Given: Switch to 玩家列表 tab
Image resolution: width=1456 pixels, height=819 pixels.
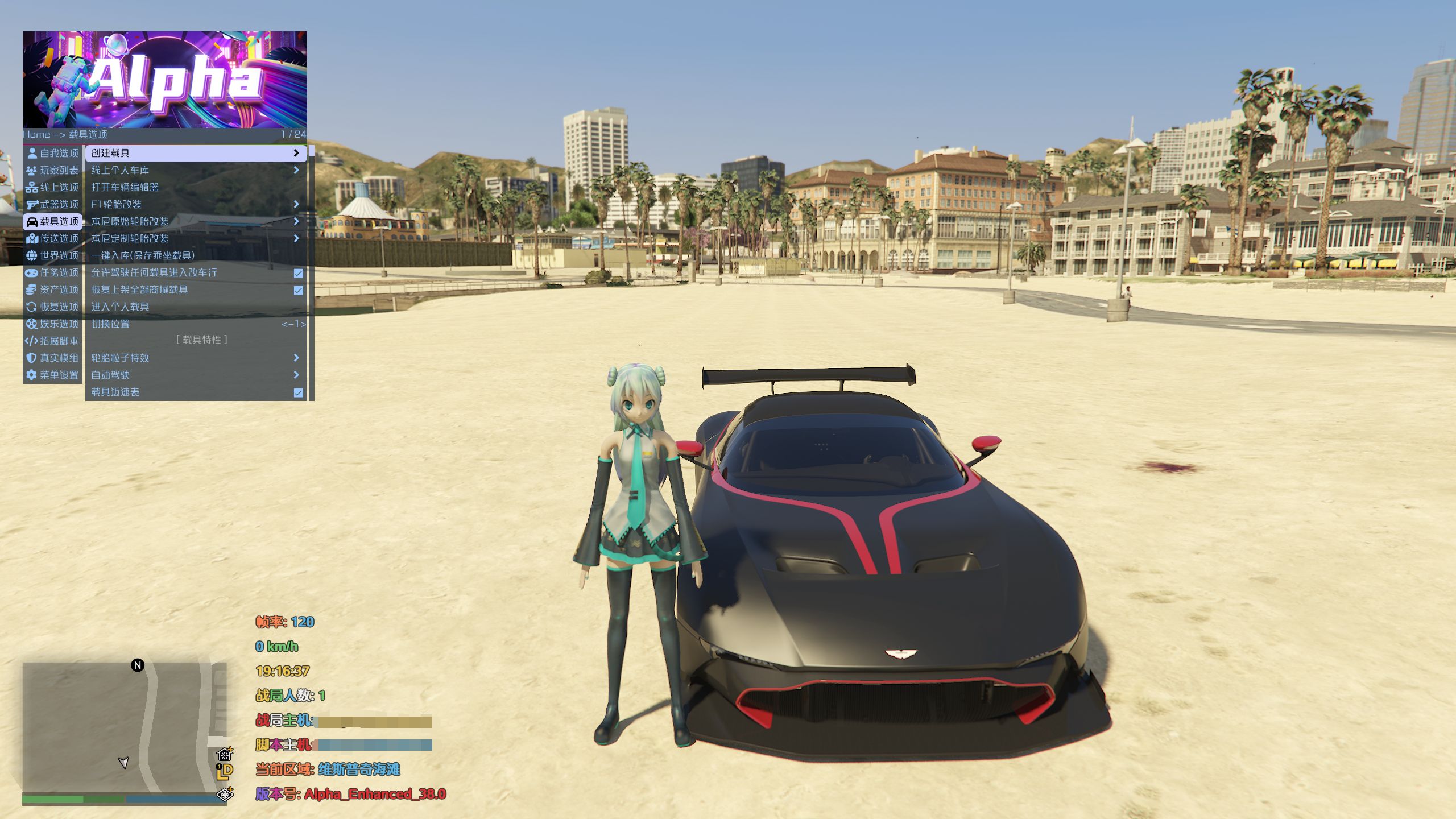Looking at the screenshot, I should click(53, 170).
